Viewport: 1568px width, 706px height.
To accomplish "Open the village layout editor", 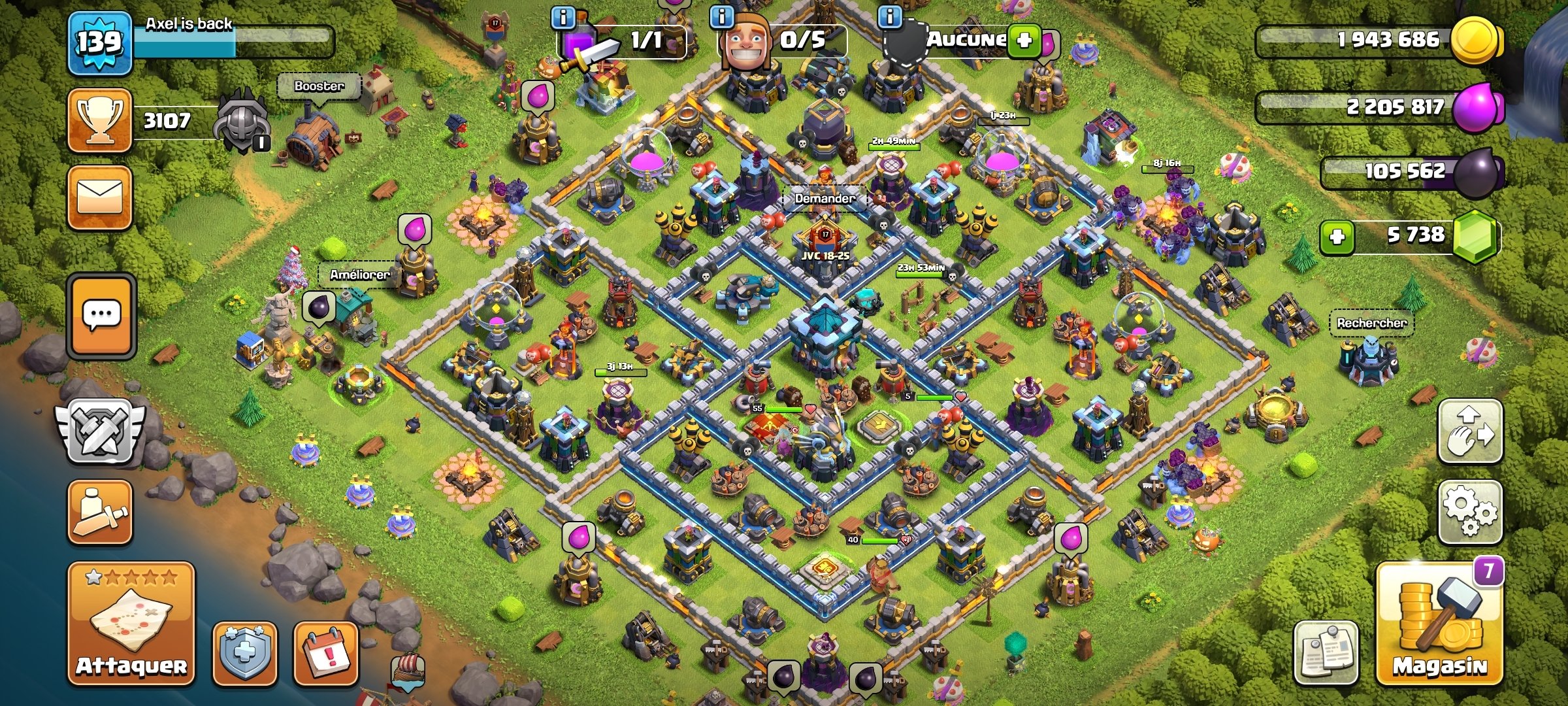I will click(x=1470, y=431).
